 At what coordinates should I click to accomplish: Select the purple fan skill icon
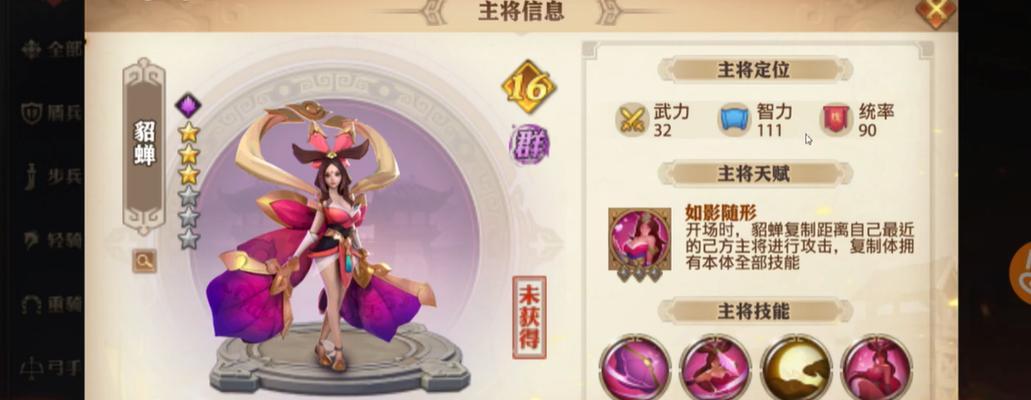point(634,367)
